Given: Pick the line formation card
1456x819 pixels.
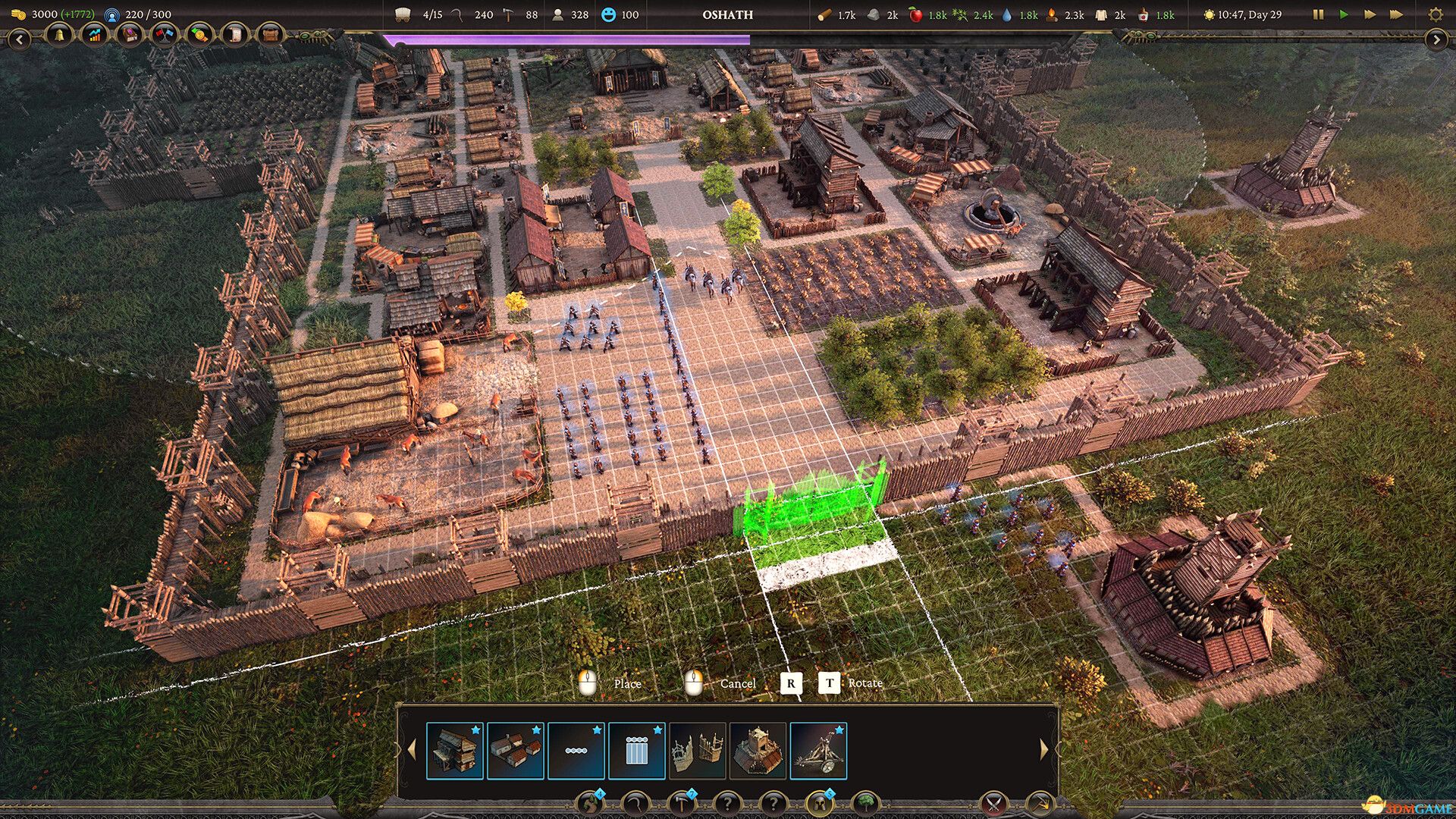Looking at the screenshot, I should coord(576,751).
